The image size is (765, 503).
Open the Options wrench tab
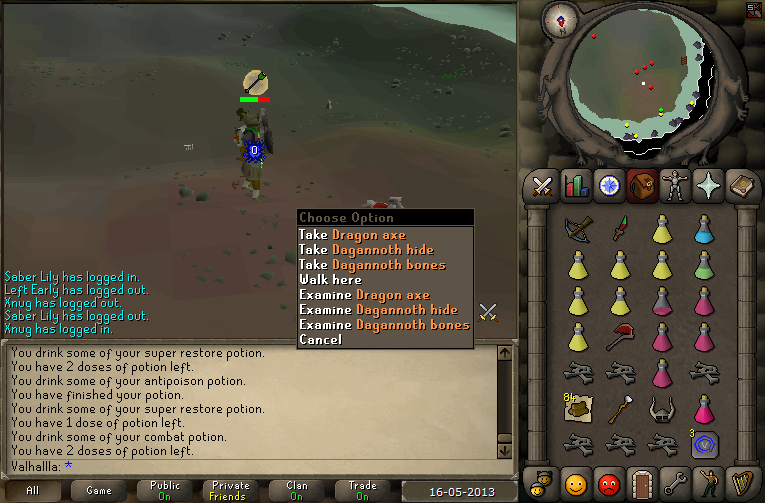pos(674,483)
